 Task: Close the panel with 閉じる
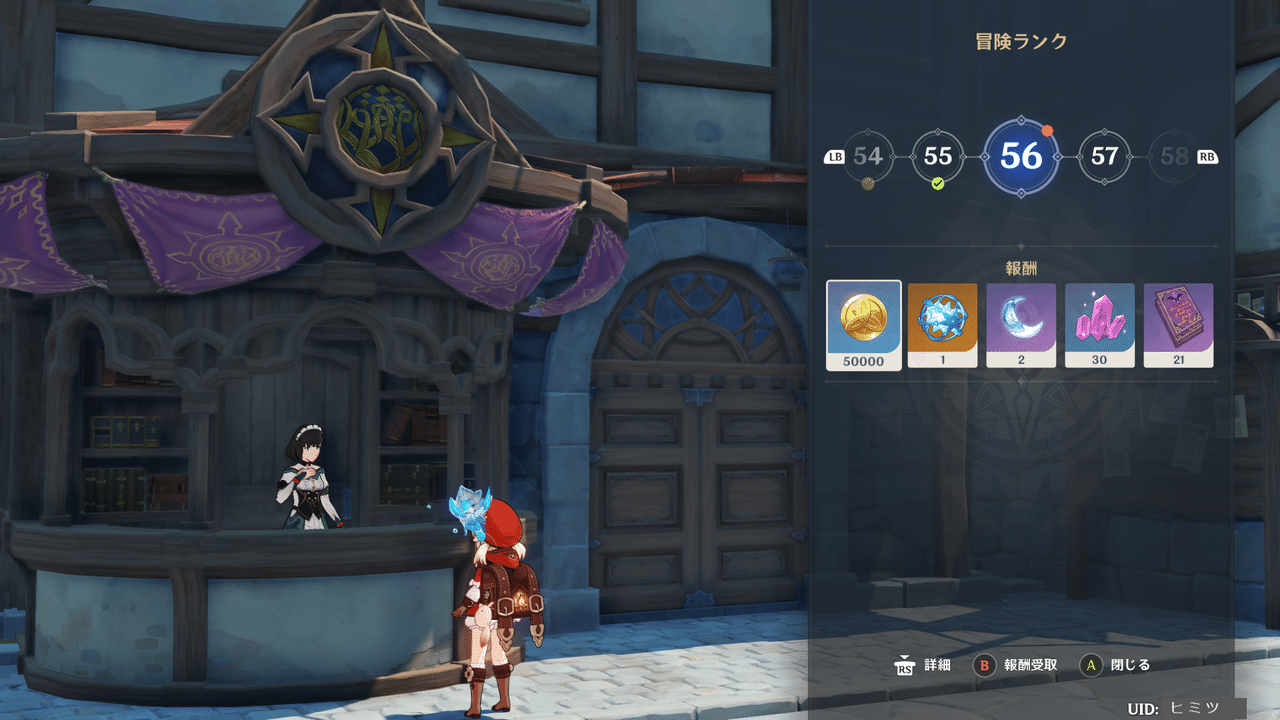click(x=1117, y=665)
